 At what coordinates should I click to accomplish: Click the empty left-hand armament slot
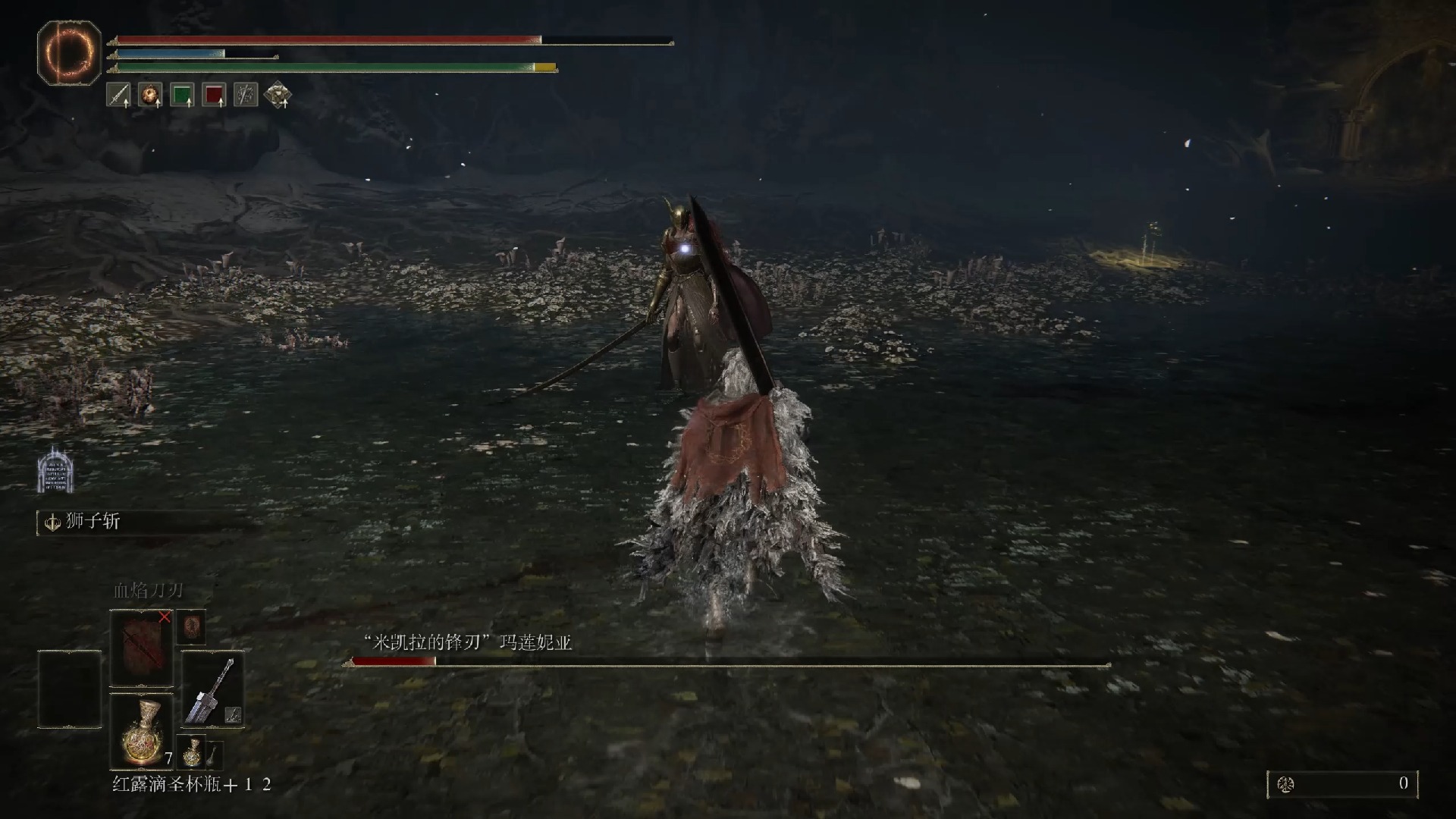[70, 689]
